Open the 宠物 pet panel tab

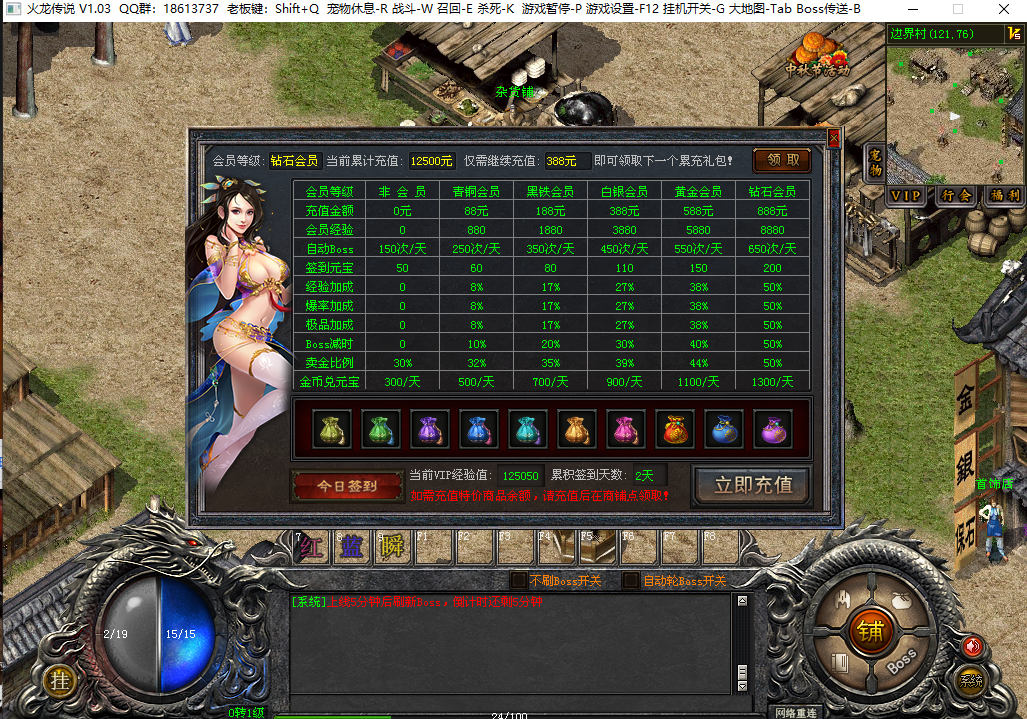pyautogui.click(x=875, y=163)
